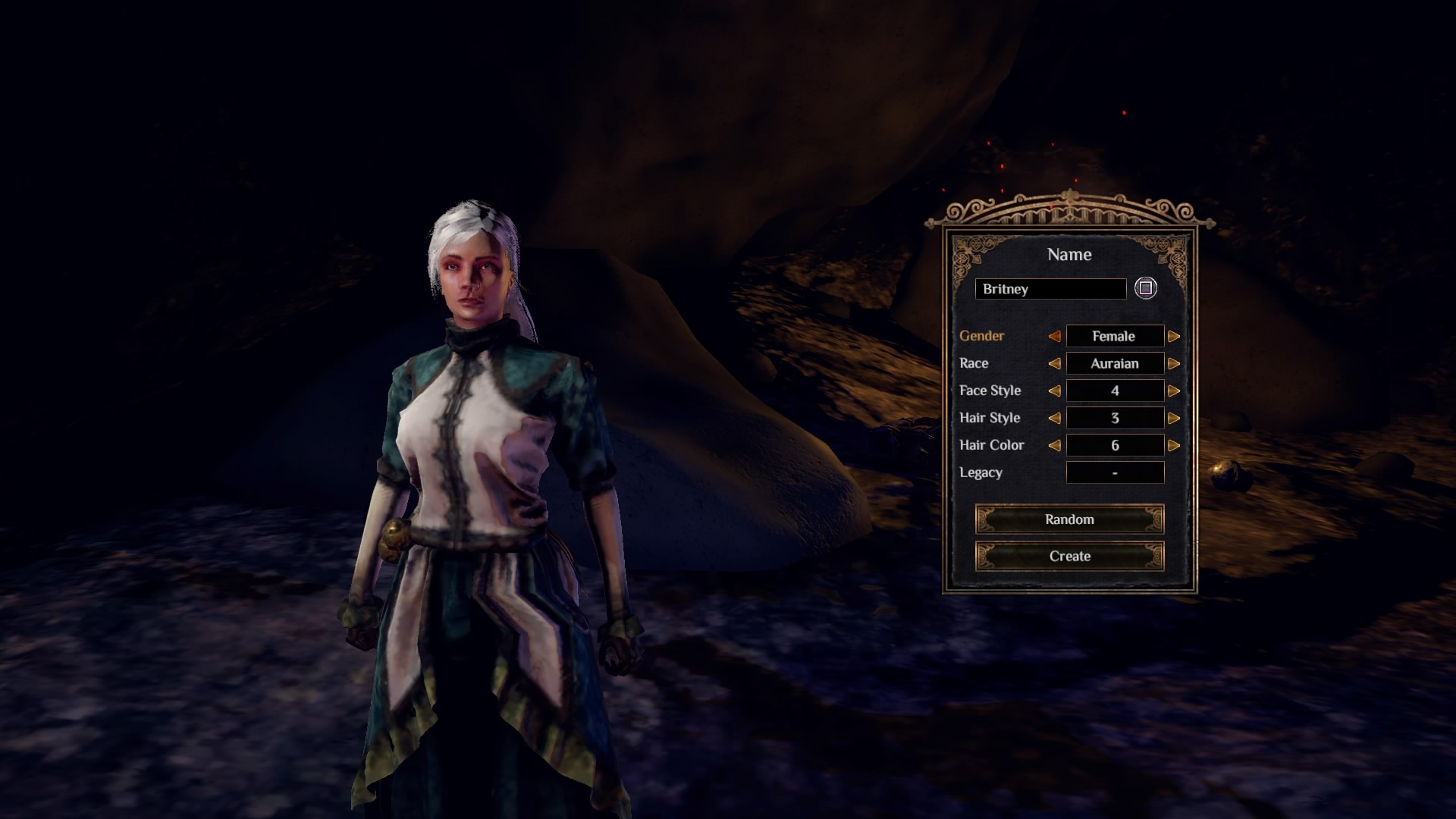Image resolution: width=1456 pixels, height=819 pixels.
Task: Click the square button beside the name field
Action: coord(1146,288)
